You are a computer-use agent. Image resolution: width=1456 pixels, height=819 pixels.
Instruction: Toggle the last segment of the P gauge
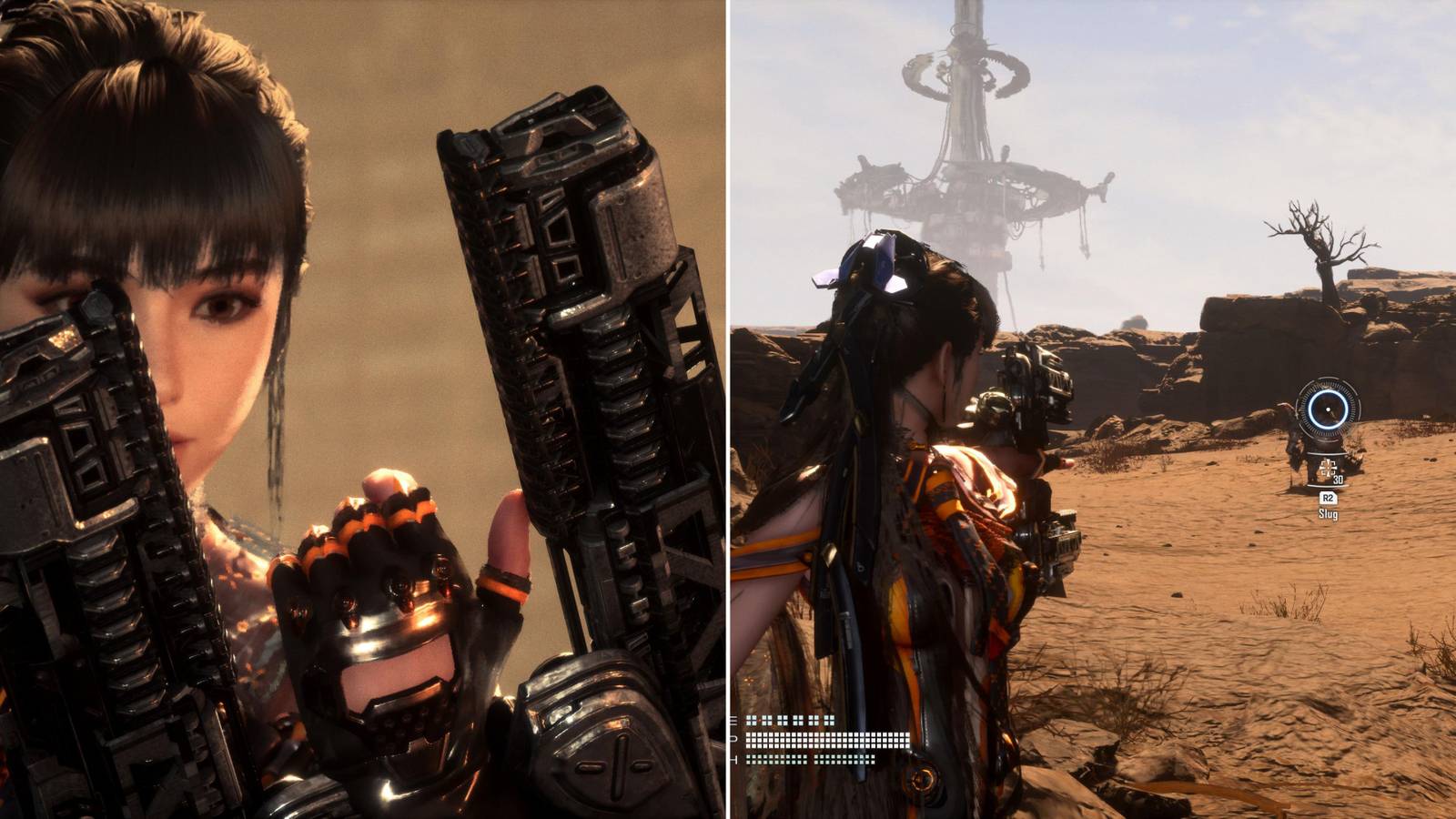908,740
